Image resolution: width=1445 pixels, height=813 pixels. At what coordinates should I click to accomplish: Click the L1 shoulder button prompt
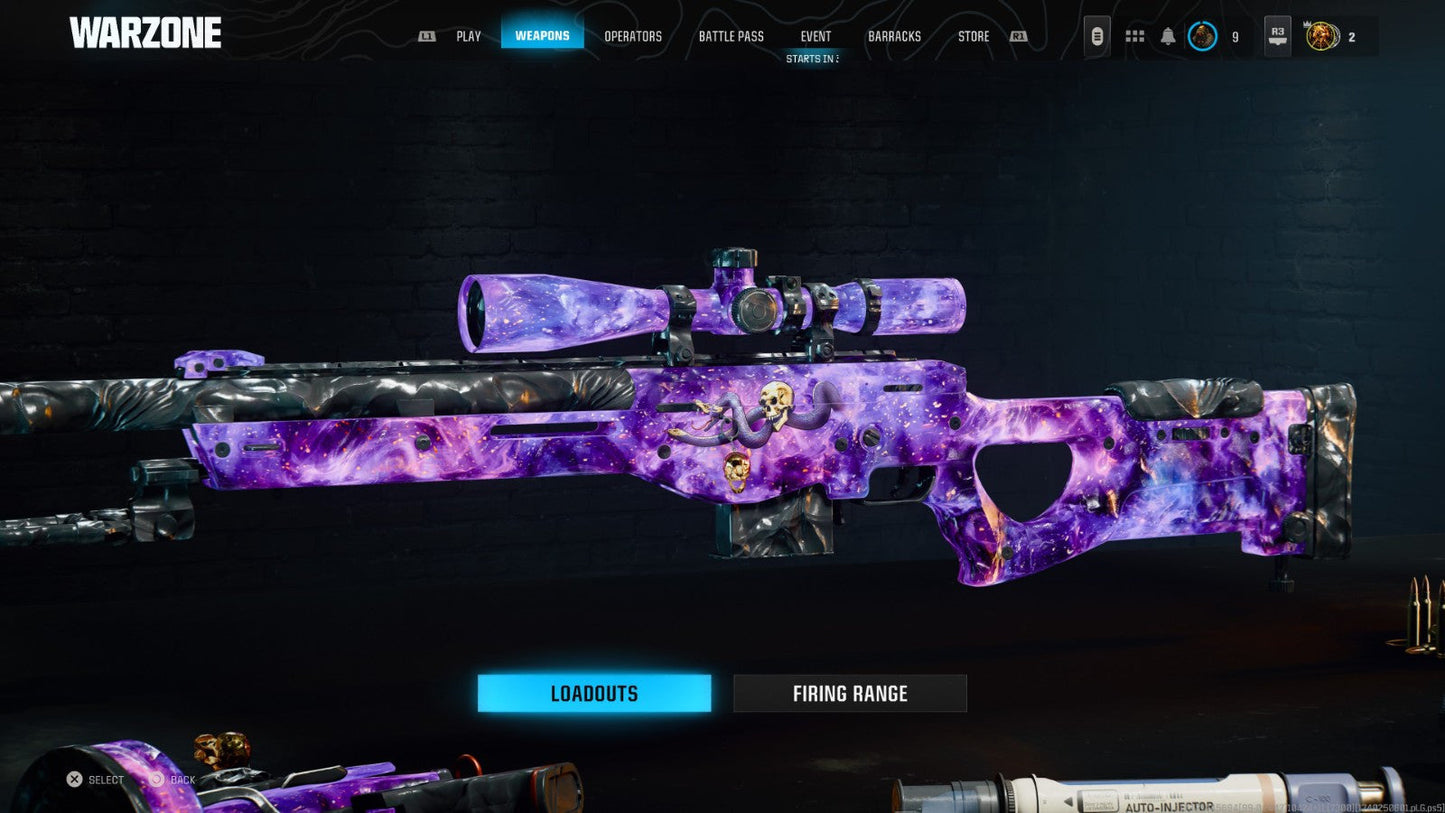(427, 35)
